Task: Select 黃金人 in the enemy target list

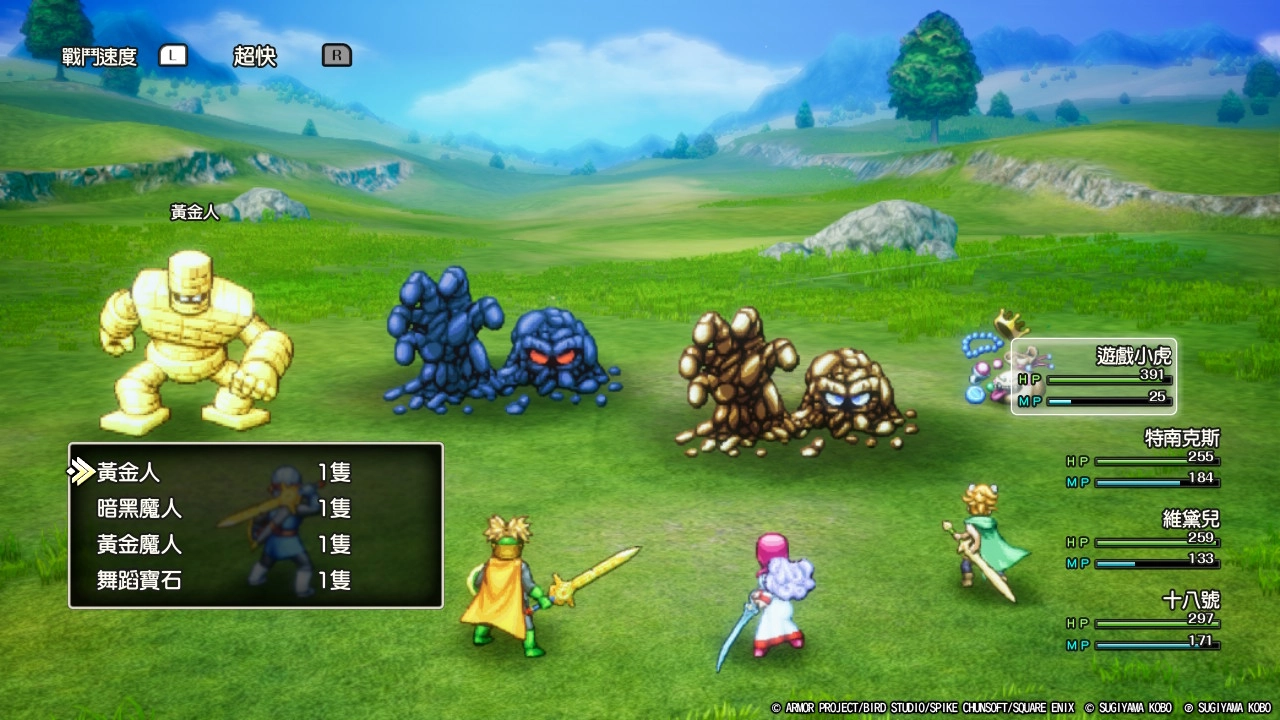Action: [x=130, y=472]
